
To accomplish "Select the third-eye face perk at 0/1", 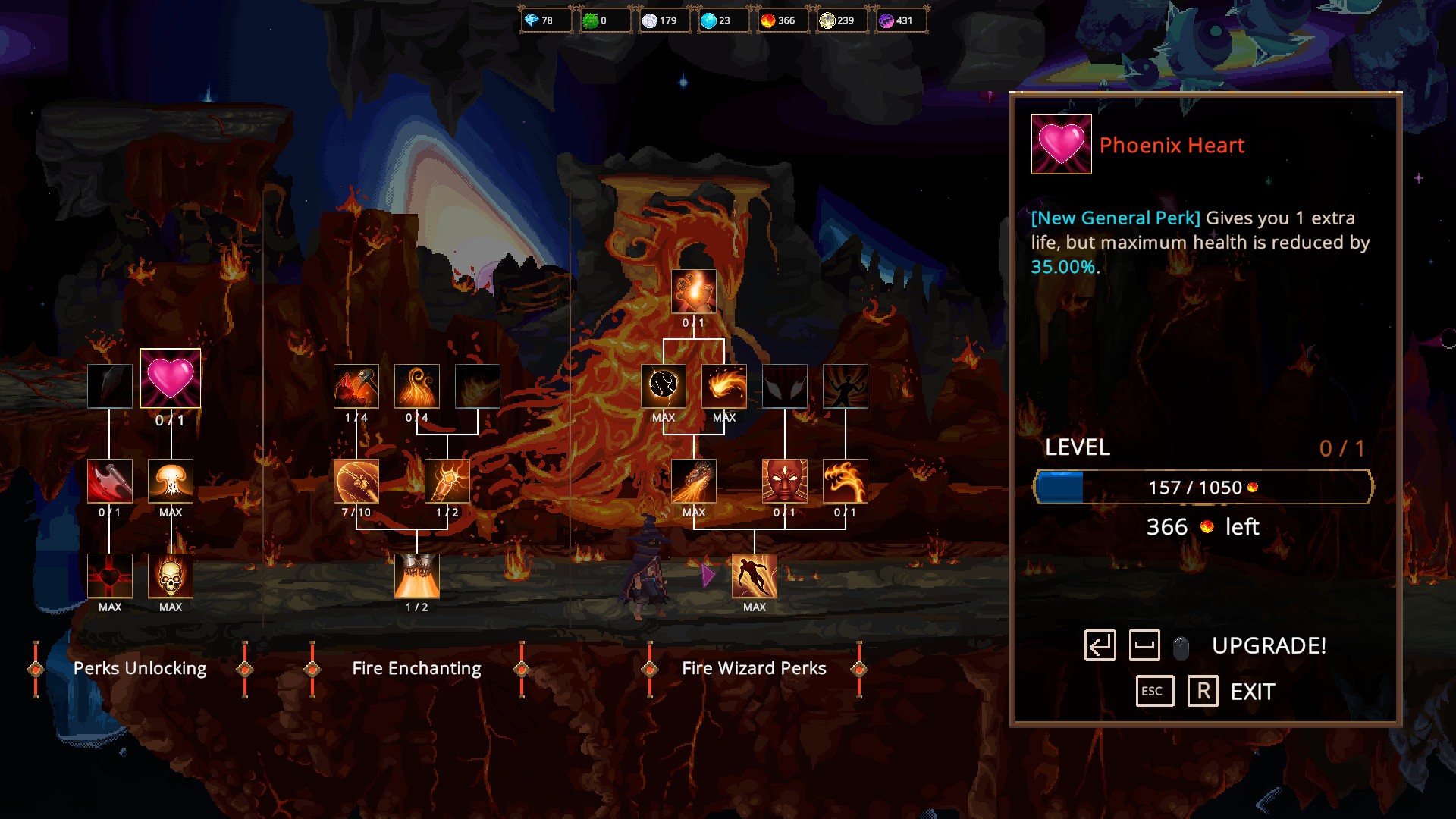I will click(784, 482).
